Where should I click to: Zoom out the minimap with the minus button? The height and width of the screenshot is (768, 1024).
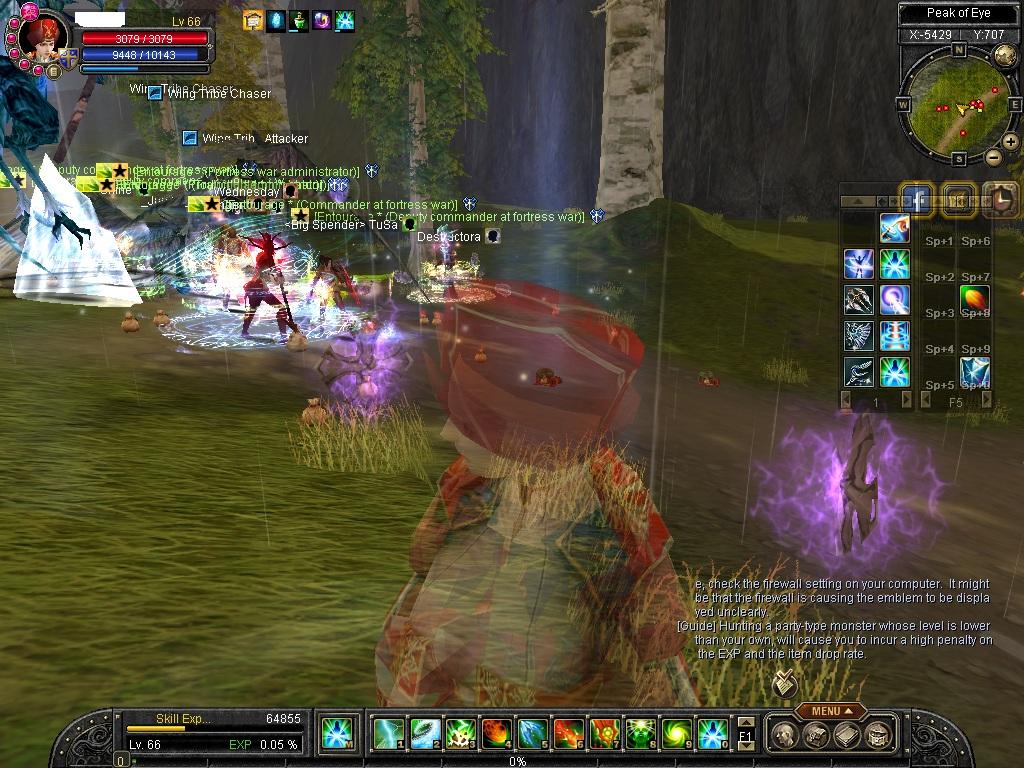pyautogui.click(x=993, y=158)
